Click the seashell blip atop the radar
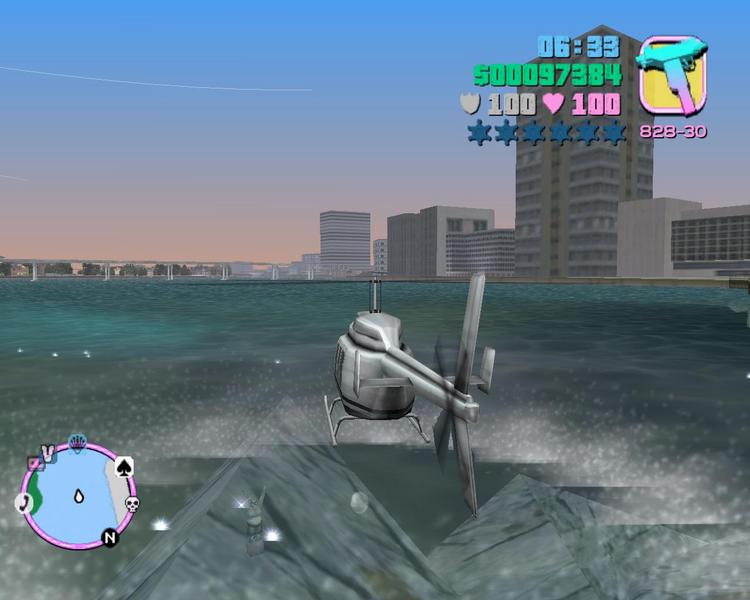750x600 pixels. coord(77,441)
